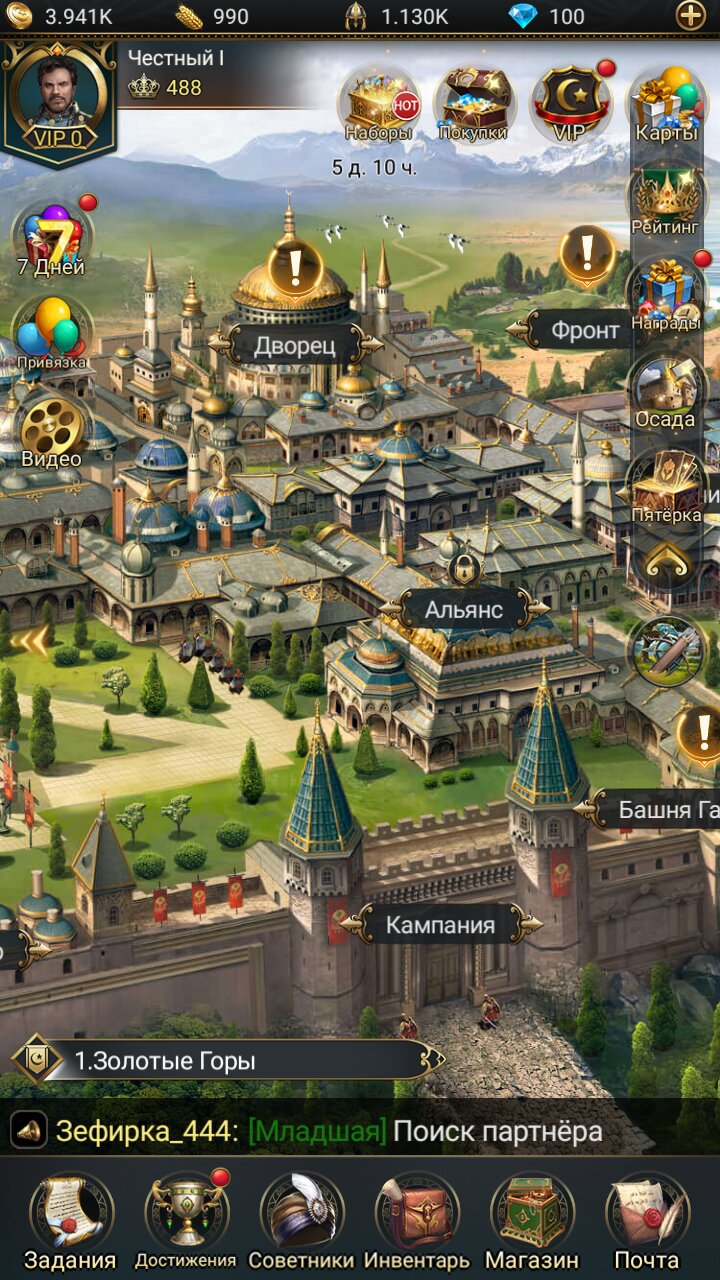Open the Инвентарь inventory bag
The width and height of the screenshot is (720, 1280).
pos(416,1218)
